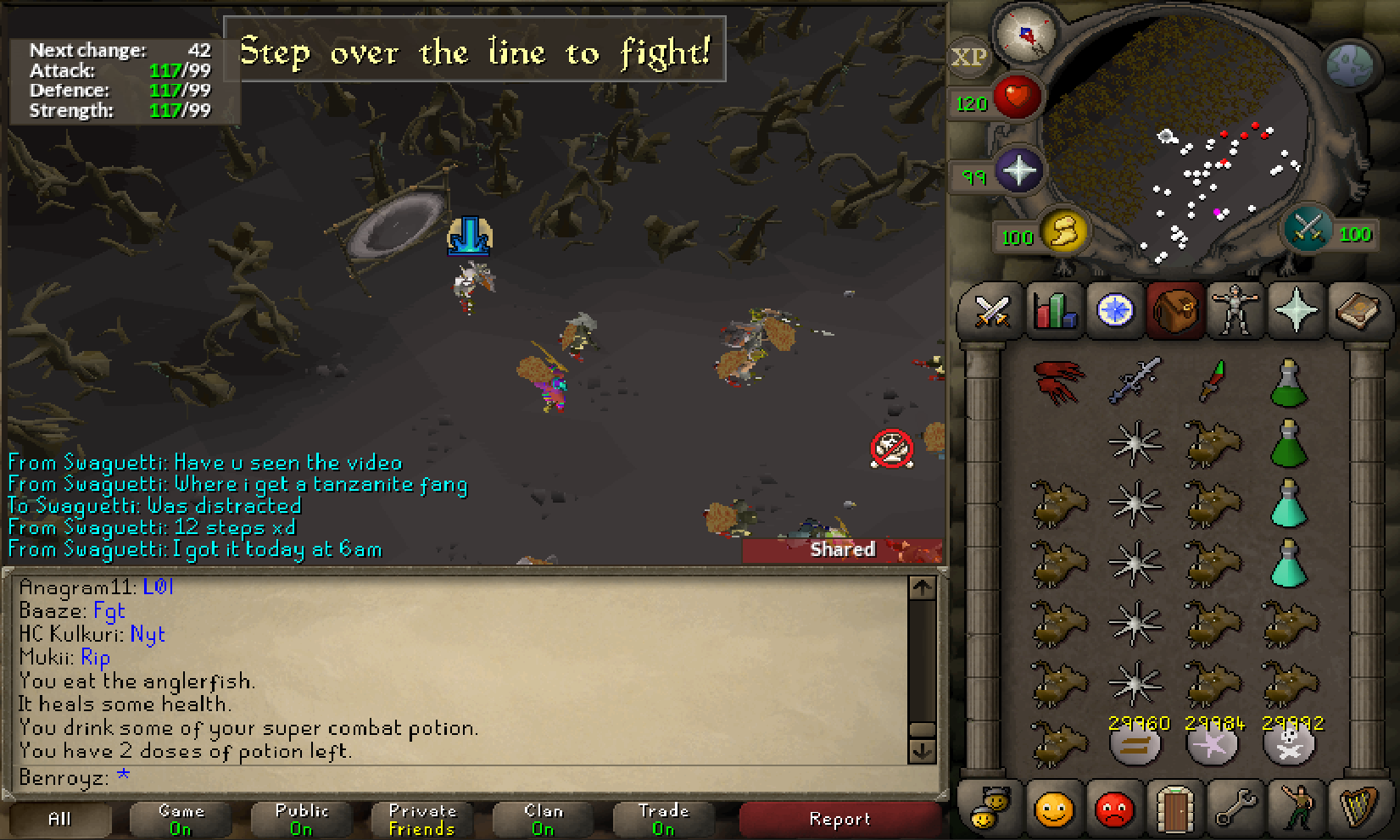Open the Magic spellbook tab
1400x840 pixels.
click(x=1358, y=310)
